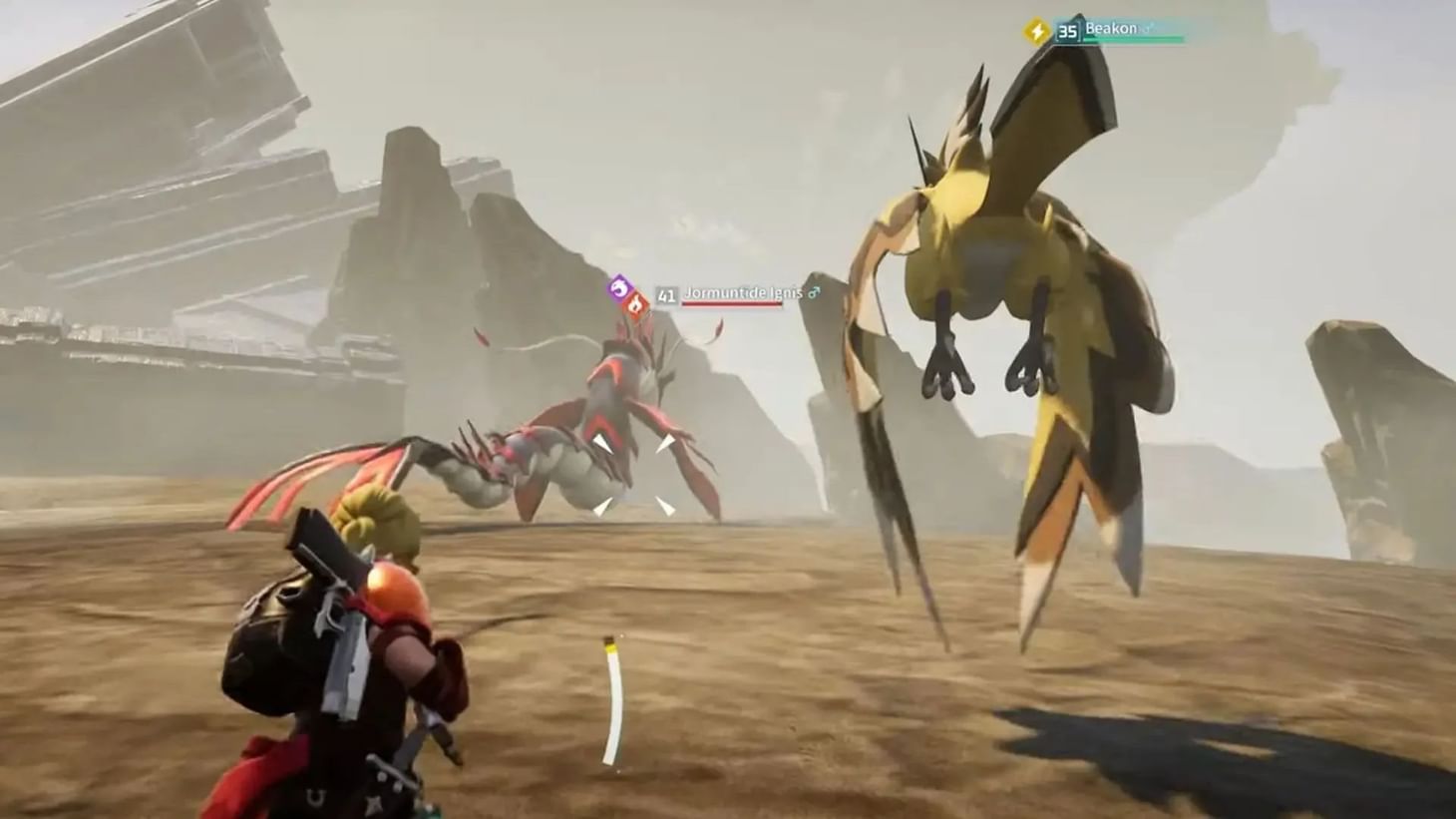Toggle Beakon's green health bar

[x=1134, y=37]
